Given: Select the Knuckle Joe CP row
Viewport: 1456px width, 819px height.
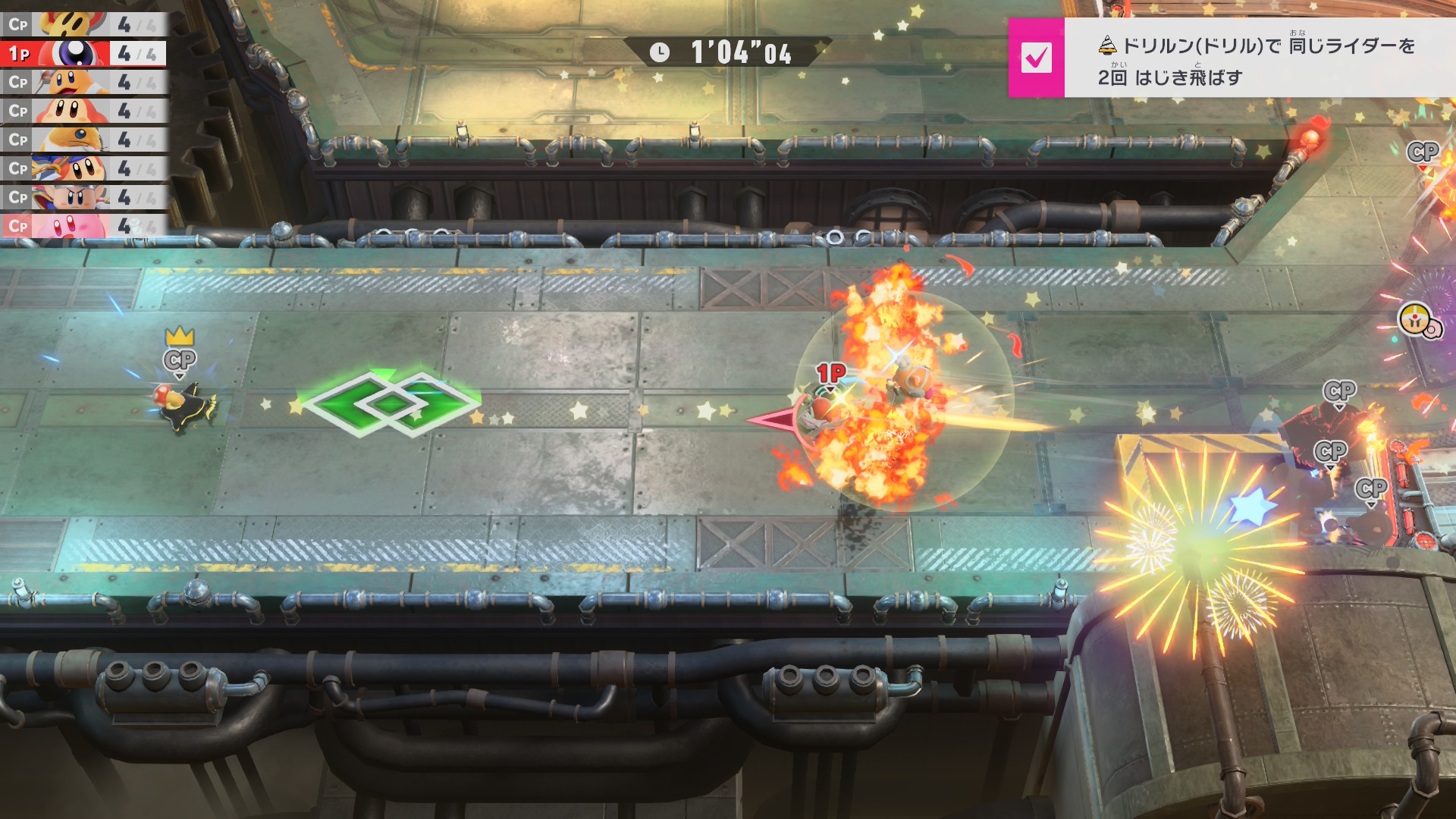Looking at the screenshot, I should pyautogui.click(x=83, y=198).
